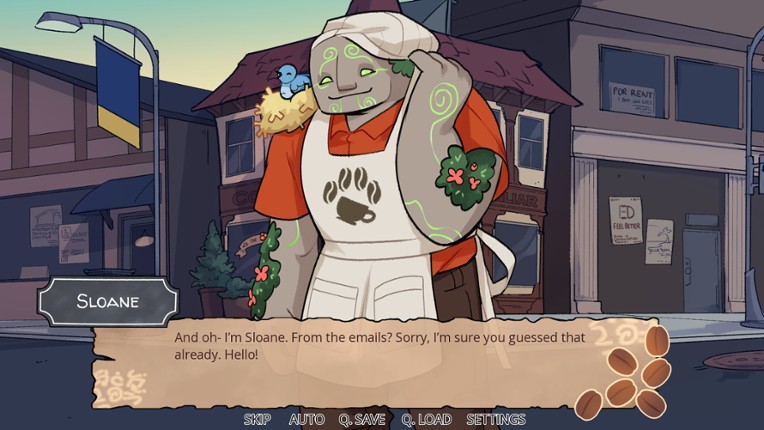Image resolution: width=764 pixels, height=430 pixels.
Task: Skip the dialogue with the Skip button
Action: [x=257, y=420]
